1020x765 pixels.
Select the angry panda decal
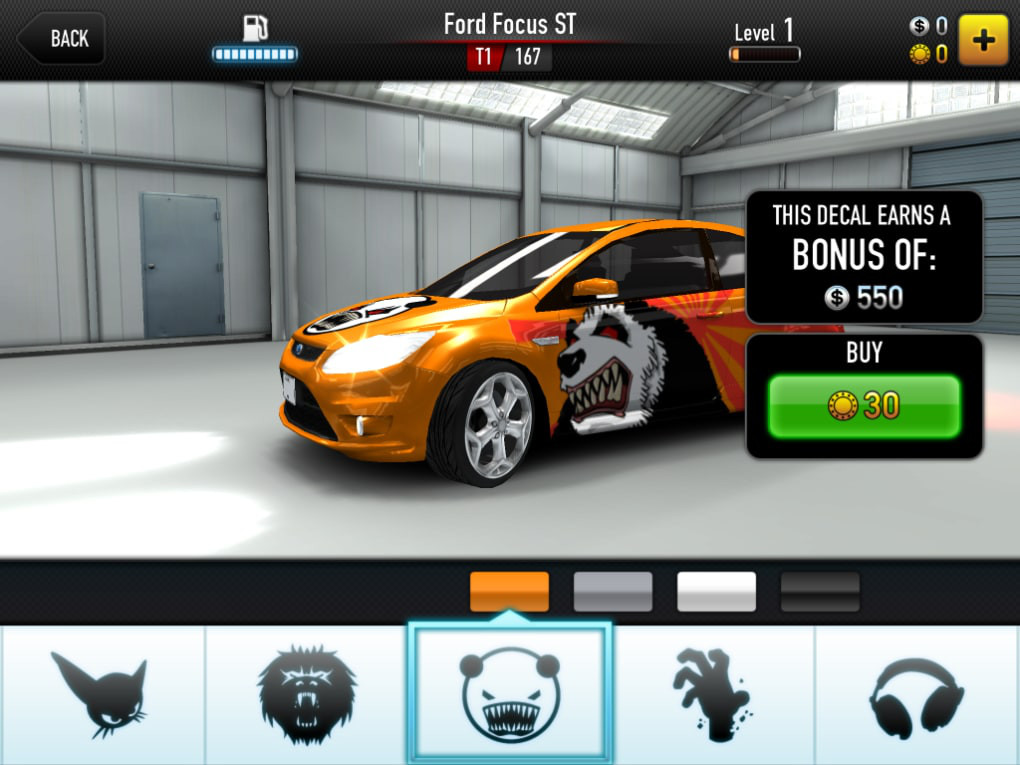click(x=509, y=692)
